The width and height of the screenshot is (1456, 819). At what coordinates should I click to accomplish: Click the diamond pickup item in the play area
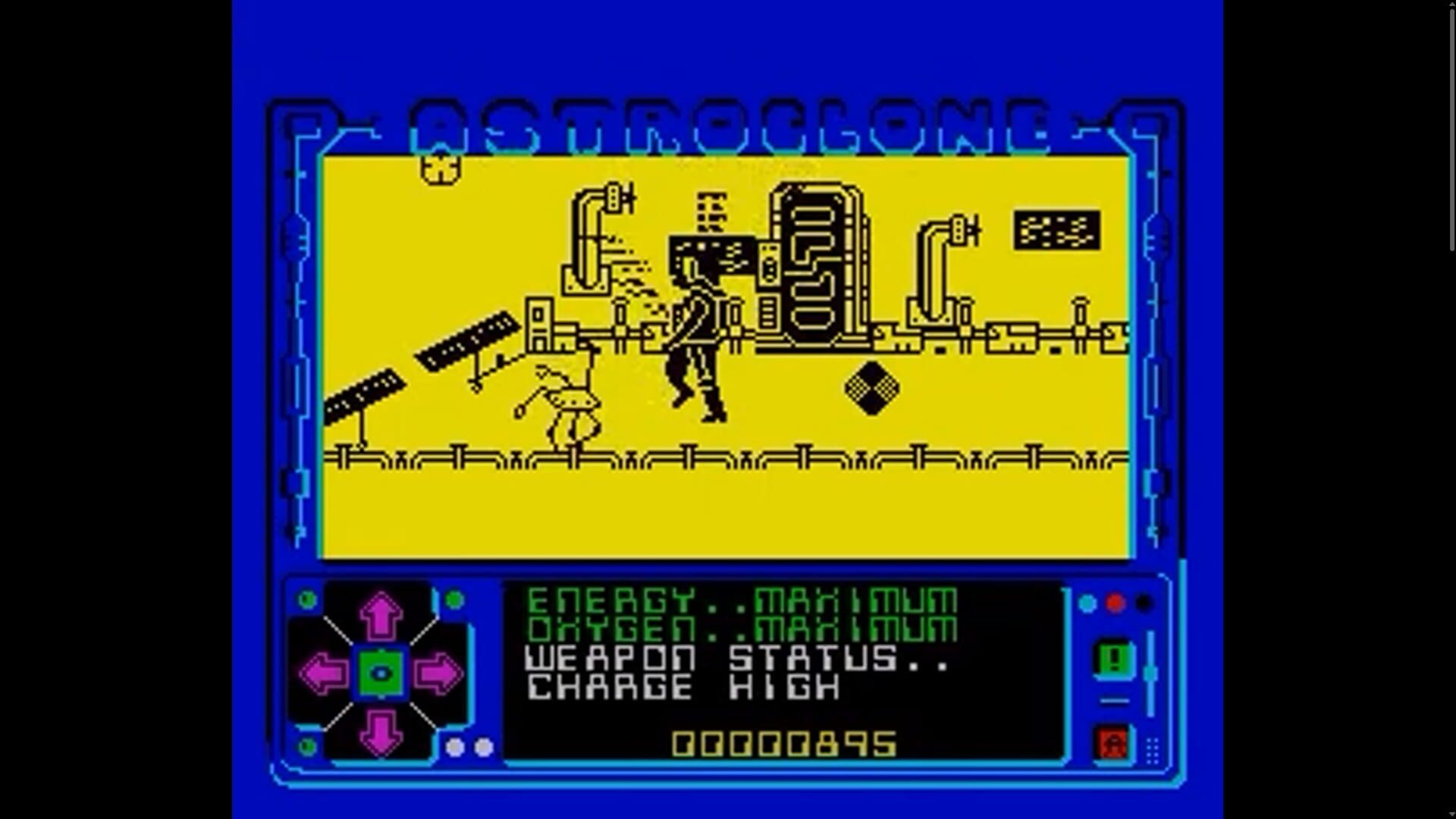coord(872,389)
